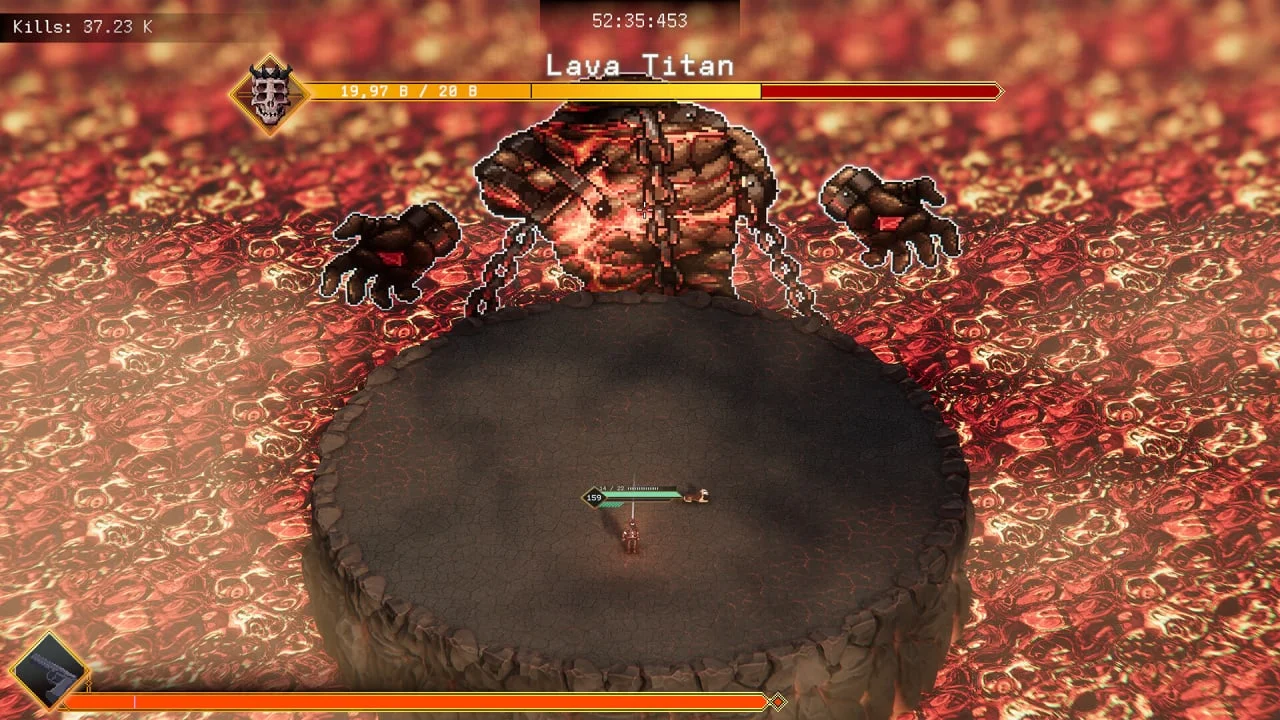Select the pistol weapon icon
This screenshot has height=720, width=1280.
[x=48, y=672]
